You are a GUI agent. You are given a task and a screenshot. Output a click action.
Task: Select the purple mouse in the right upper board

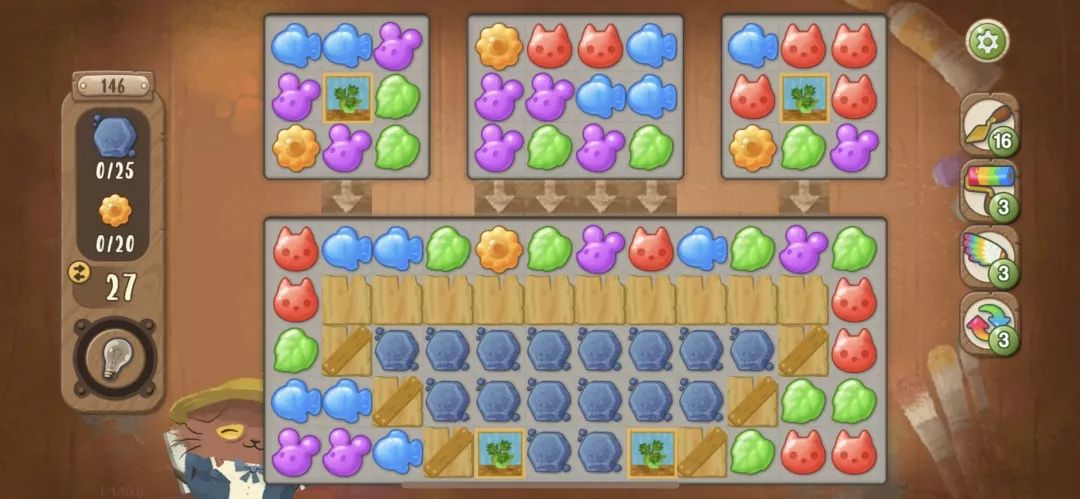point(855,148)
